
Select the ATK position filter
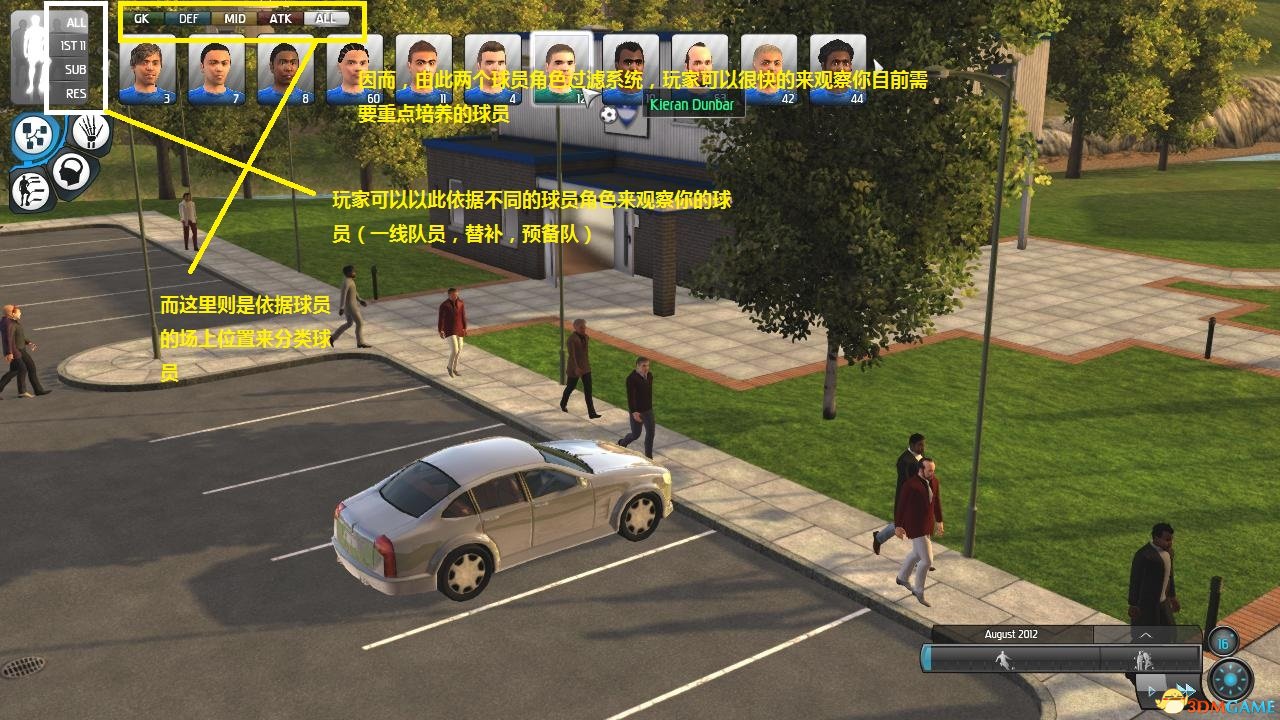(x=280, y=18)
